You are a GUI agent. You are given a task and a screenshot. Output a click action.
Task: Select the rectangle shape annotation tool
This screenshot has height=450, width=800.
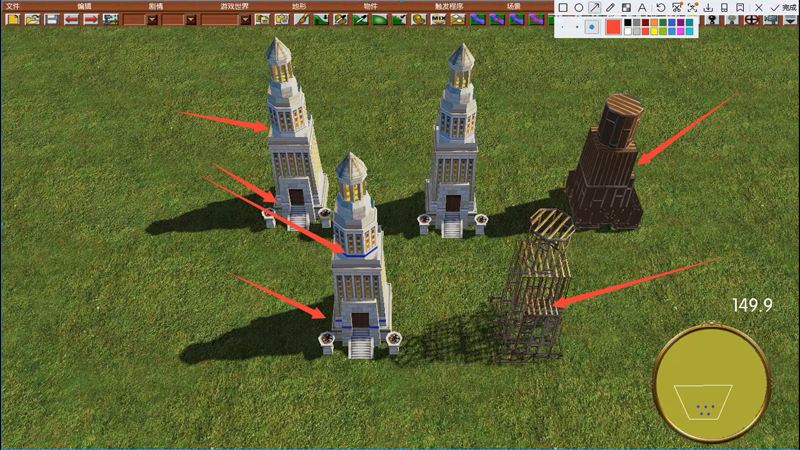563,8
